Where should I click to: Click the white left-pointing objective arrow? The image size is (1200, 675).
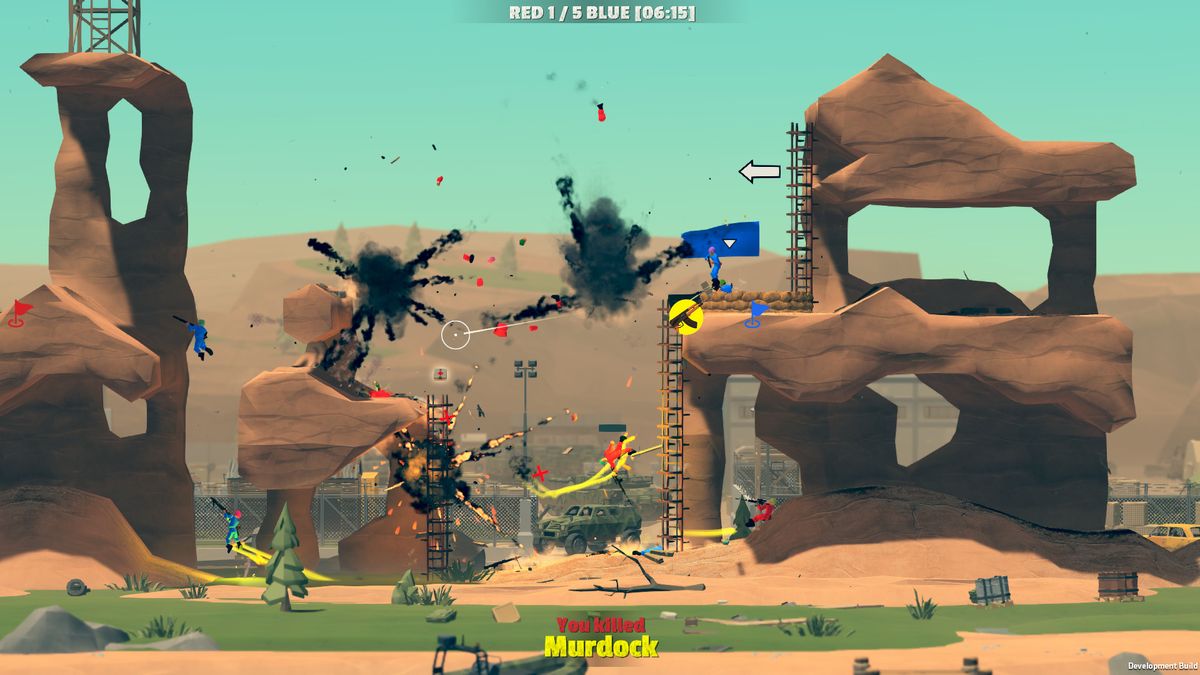pos(759,172)
